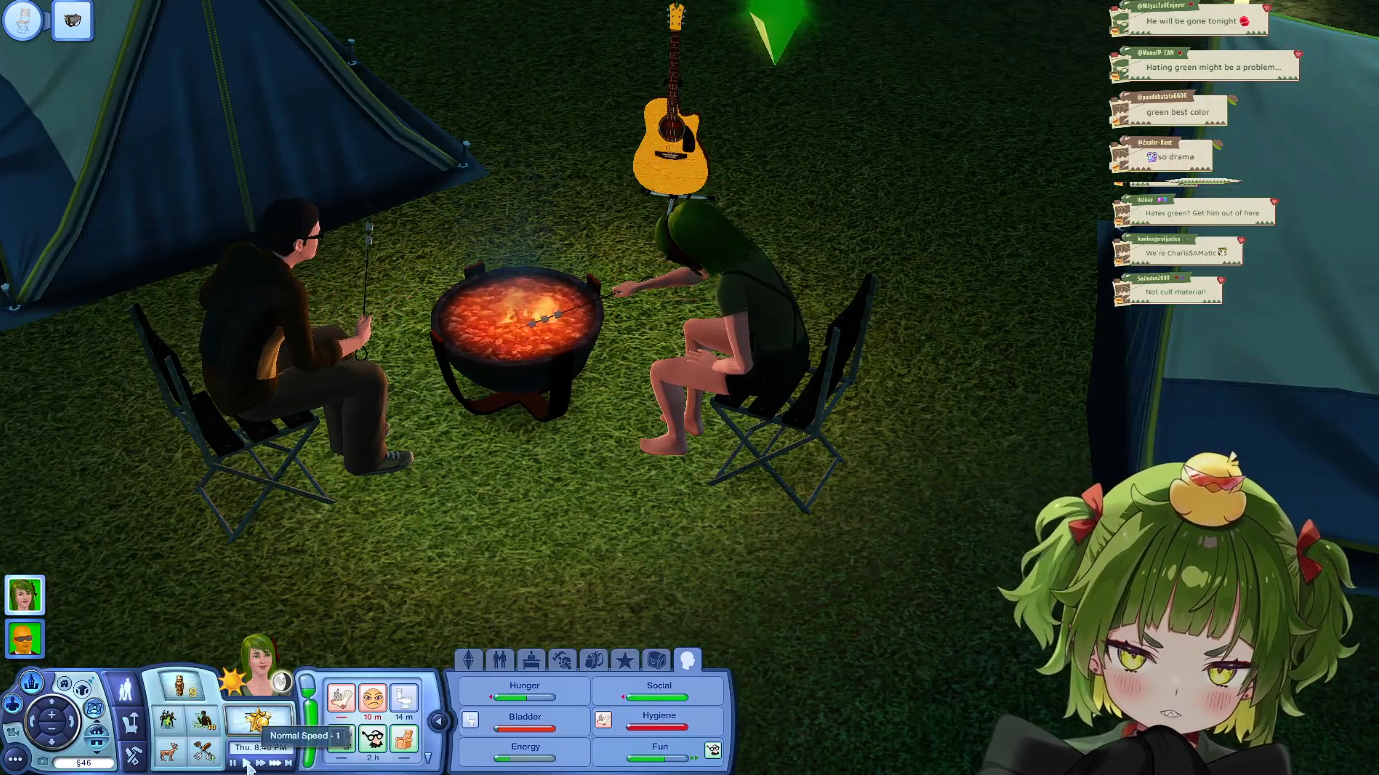This screenshot has height=775, width=1379.
Task: Open the Relationships panel tab
Action: pyautogui.click(x=499, y=660)
